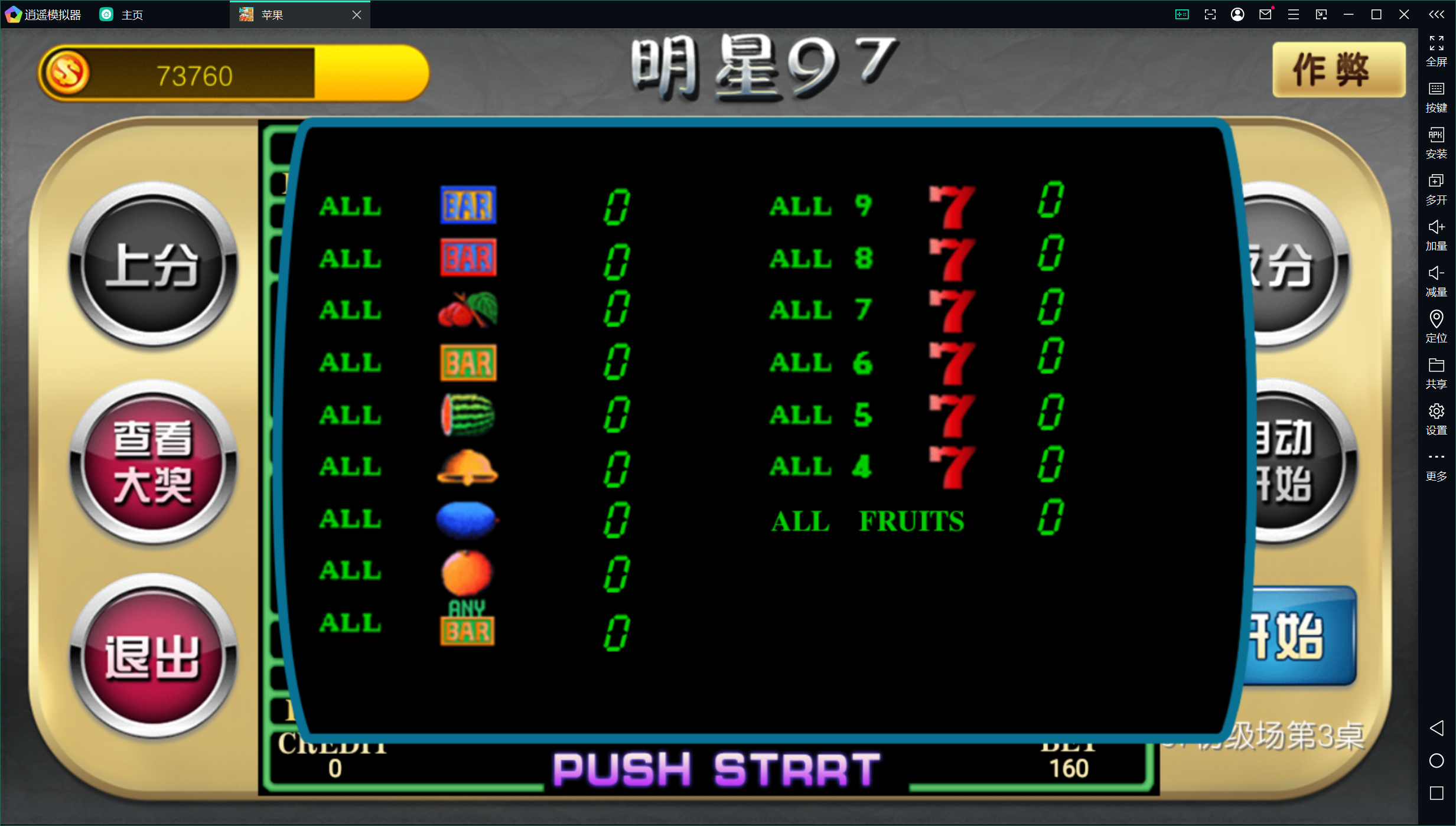This screenshot has width=1456, height=826.
Task: Open the 定位 location tool
Action: [1437, 327]
